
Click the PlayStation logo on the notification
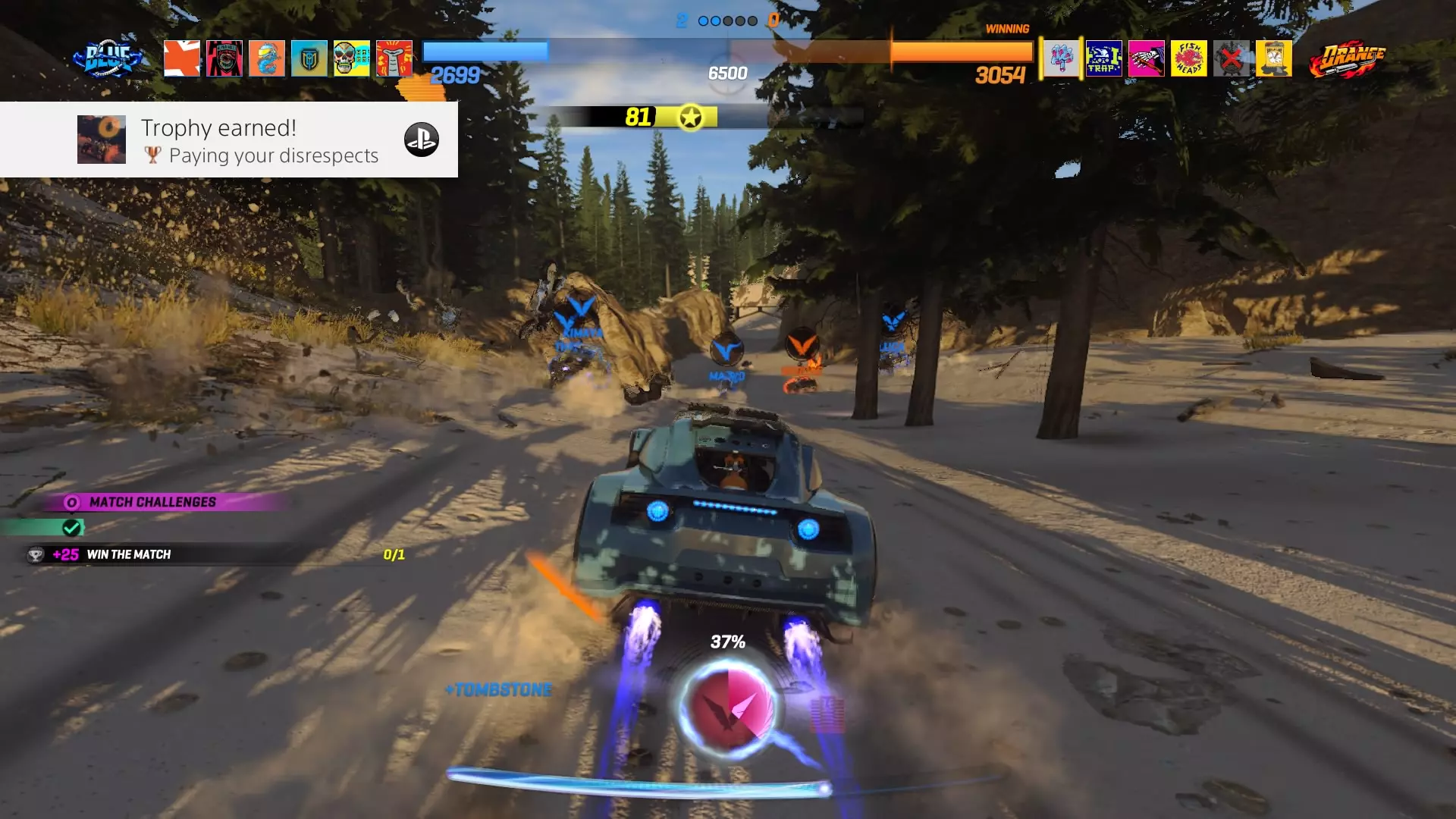point(421,140)
